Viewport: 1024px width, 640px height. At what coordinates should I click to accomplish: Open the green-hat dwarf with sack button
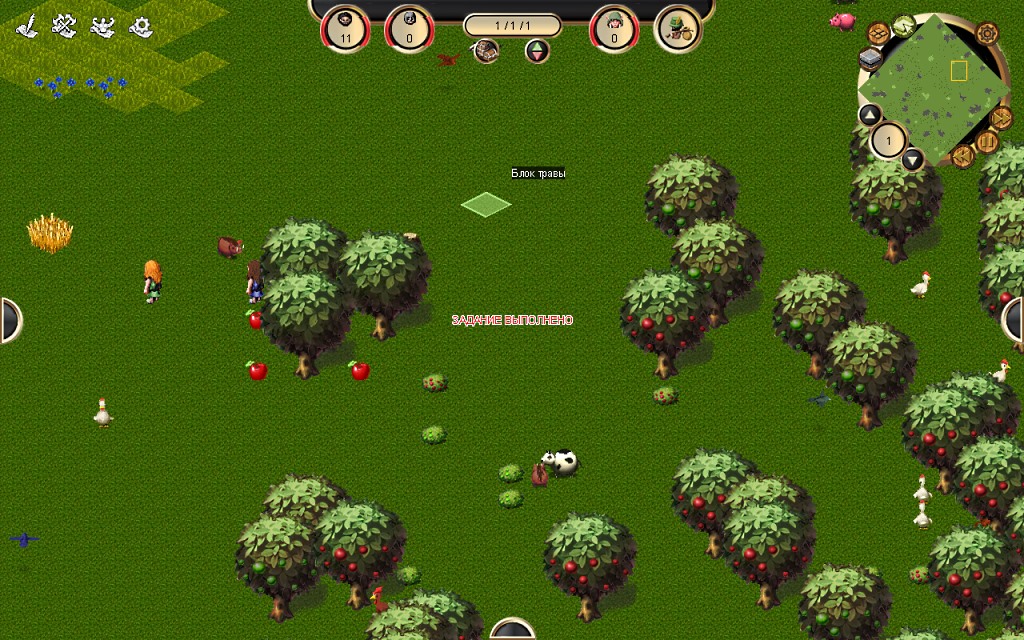tap(677, 28)
